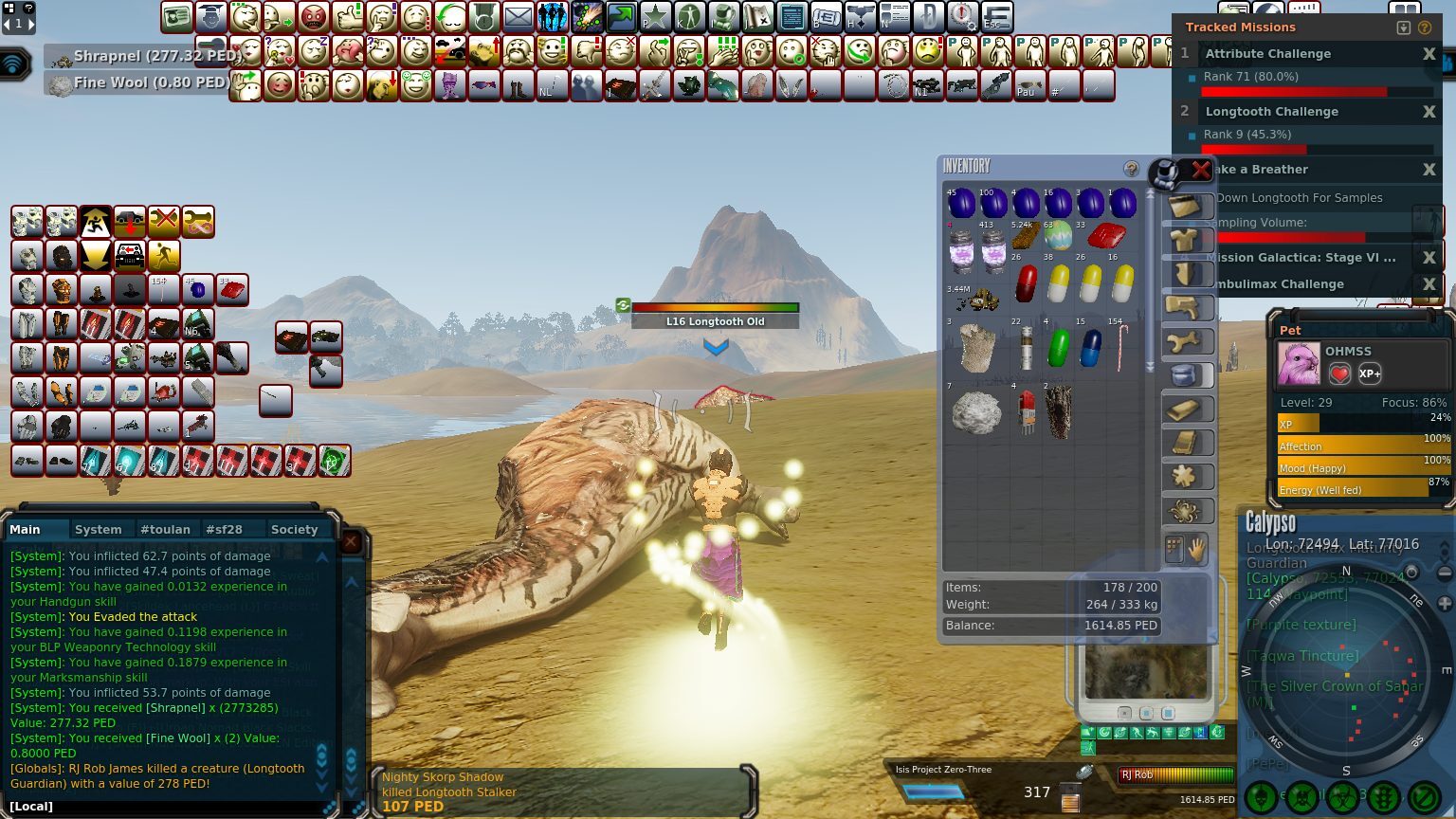Screen dimensions: 1456x819
Task: Select the armor category in inventory sidebar
Action: pyautogui.click(x=1189, y=240)
